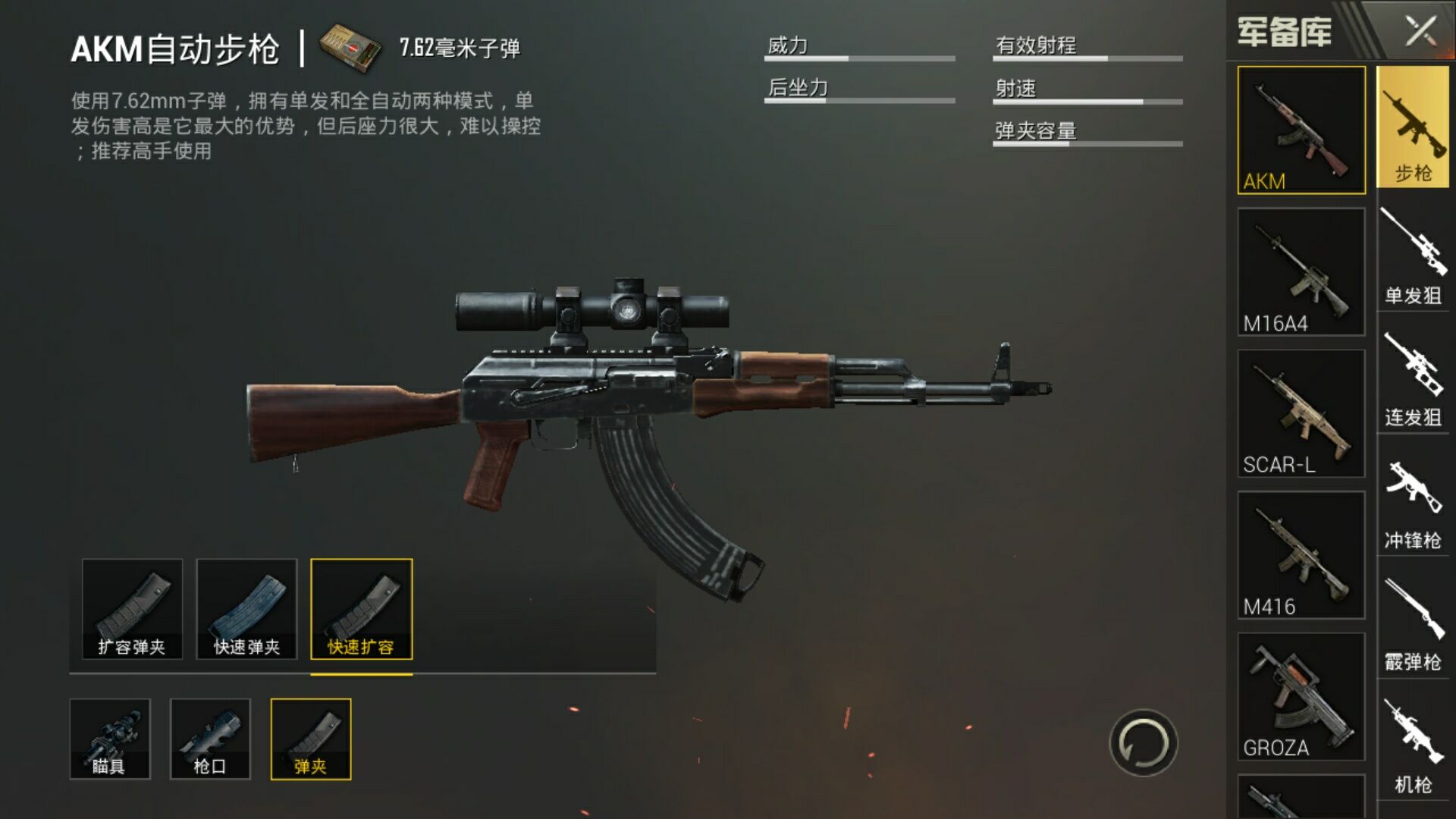
Task: Select the AKM weapon thumbnail
Action: (1301, 130)
